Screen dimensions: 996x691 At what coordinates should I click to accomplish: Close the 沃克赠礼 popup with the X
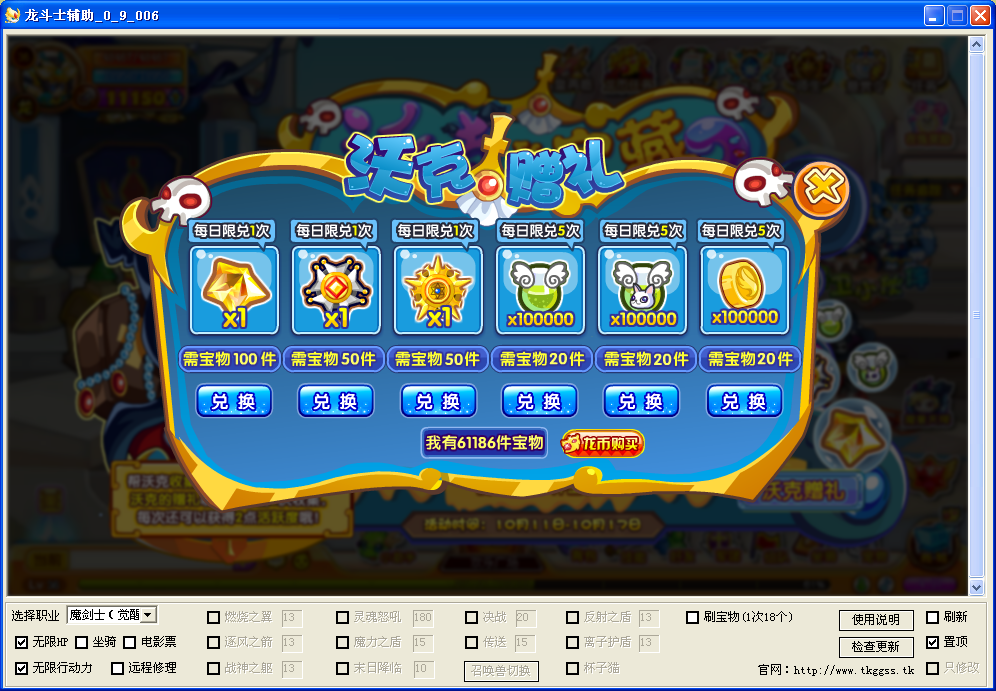pos(821,189)
